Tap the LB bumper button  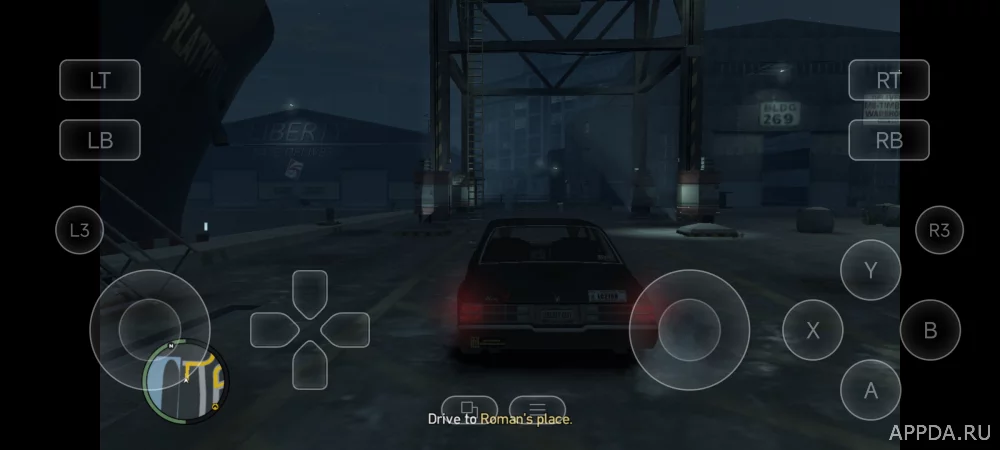click(100, 140)
